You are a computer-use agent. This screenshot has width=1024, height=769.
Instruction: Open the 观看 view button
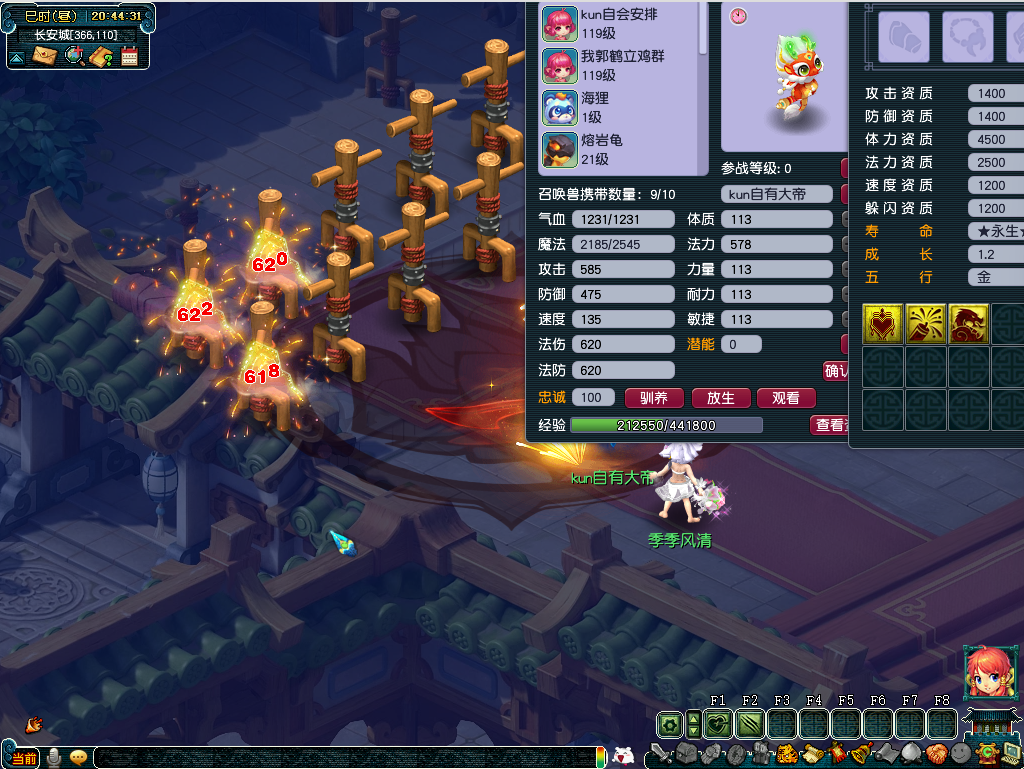pyautogui.click(x=786, y=398)
